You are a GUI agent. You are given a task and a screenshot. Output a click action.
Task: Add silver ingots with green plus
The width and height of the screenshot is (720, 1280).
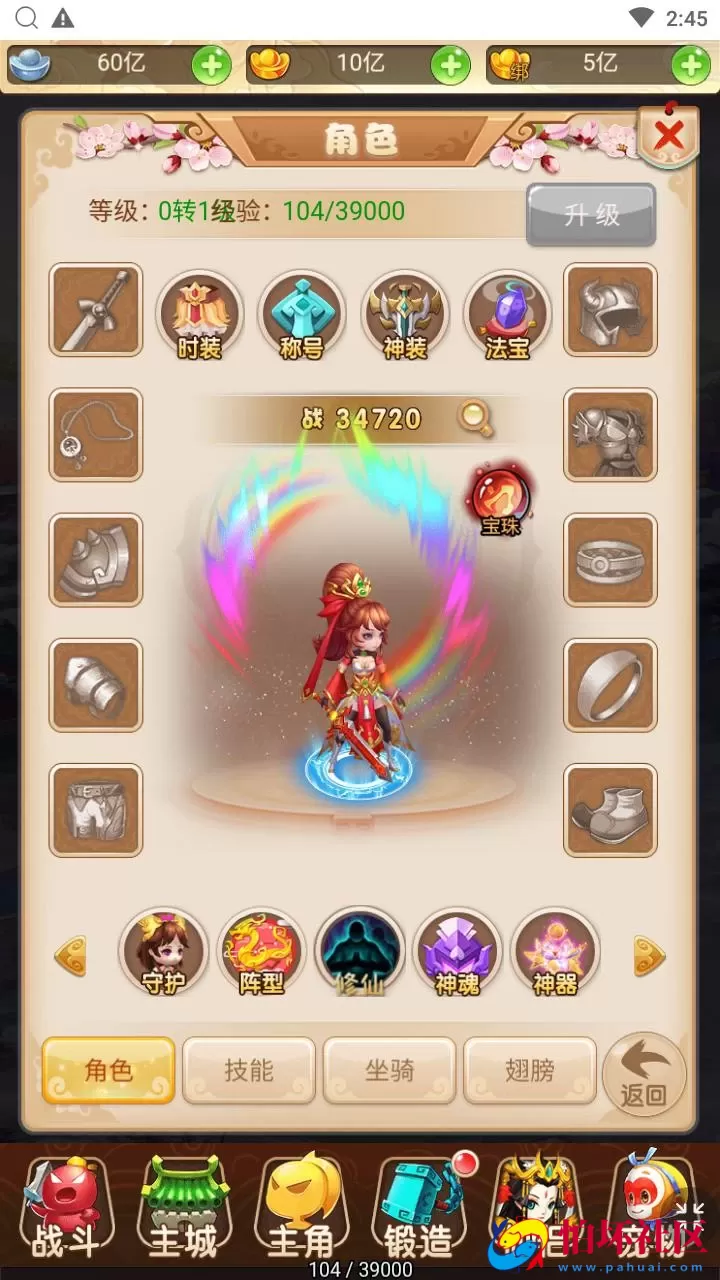211,66
